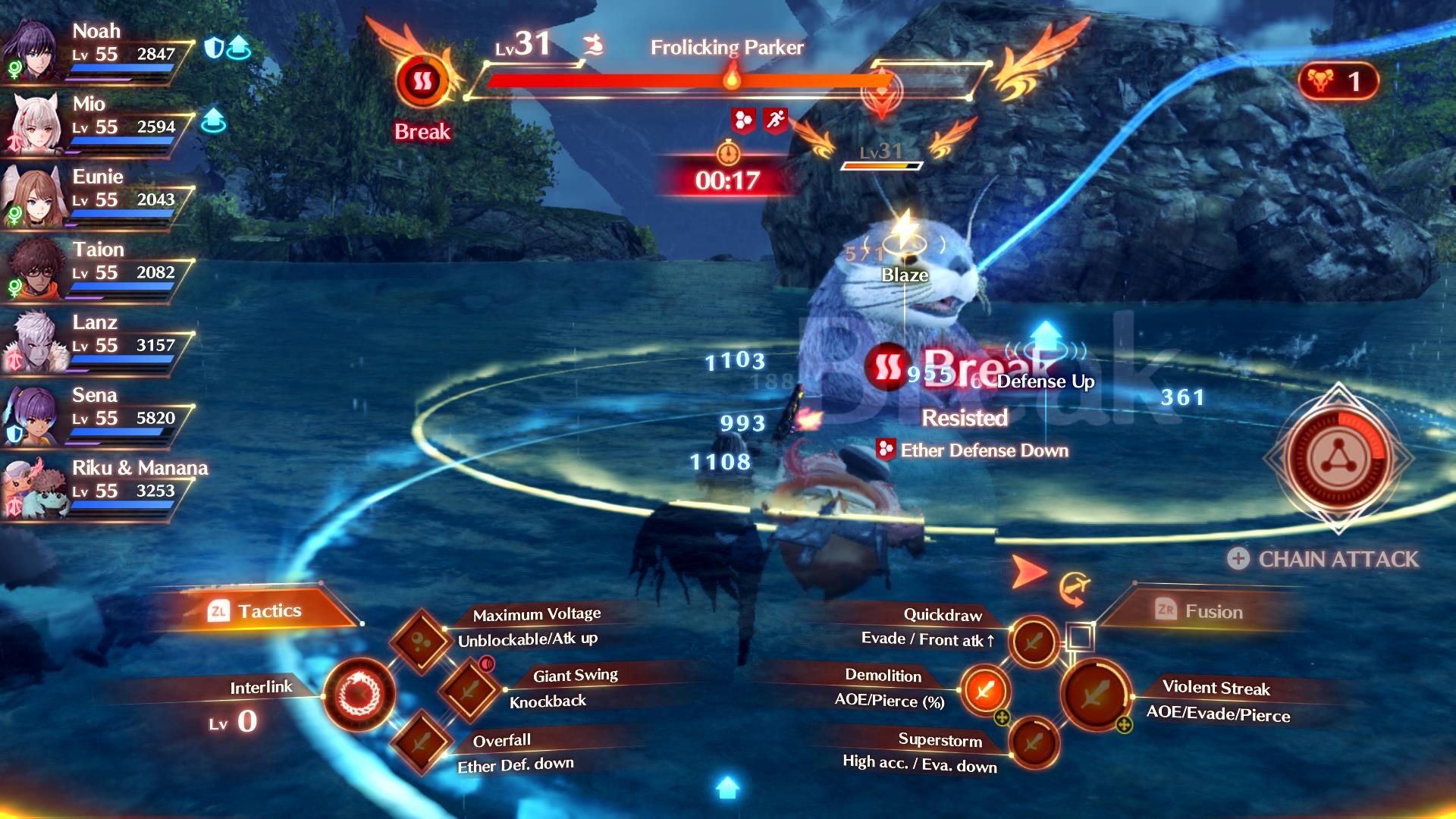
Task: Use the Quickdraw art
Action: pos(1033,642)
